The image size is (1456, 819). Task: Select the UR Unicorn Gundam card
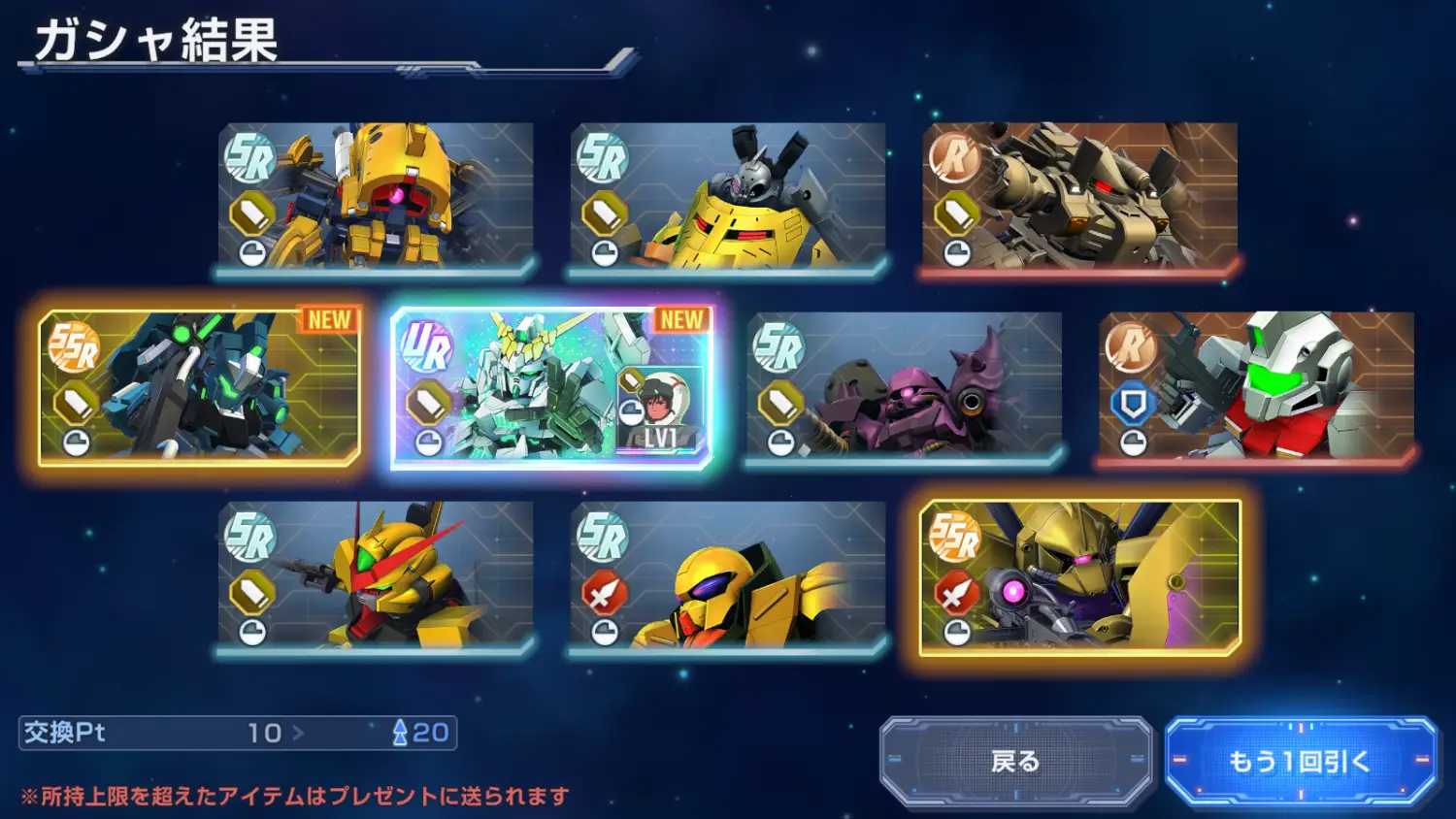(x=551, y=386)
